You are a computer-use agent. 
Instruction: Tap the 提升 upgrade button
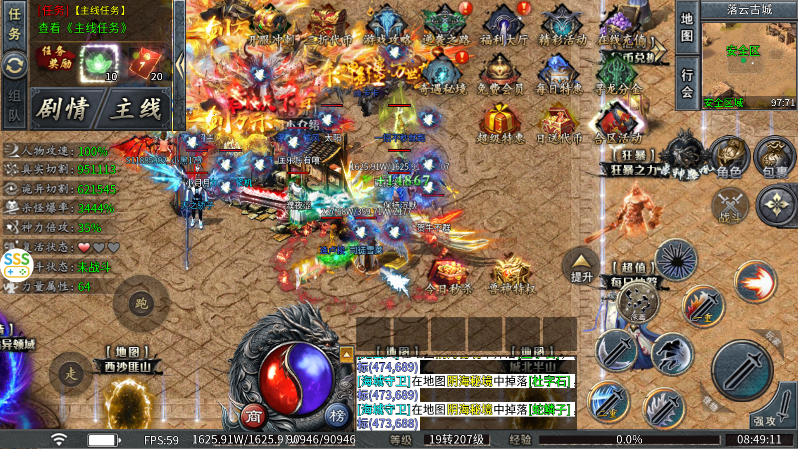pos(581,265)
